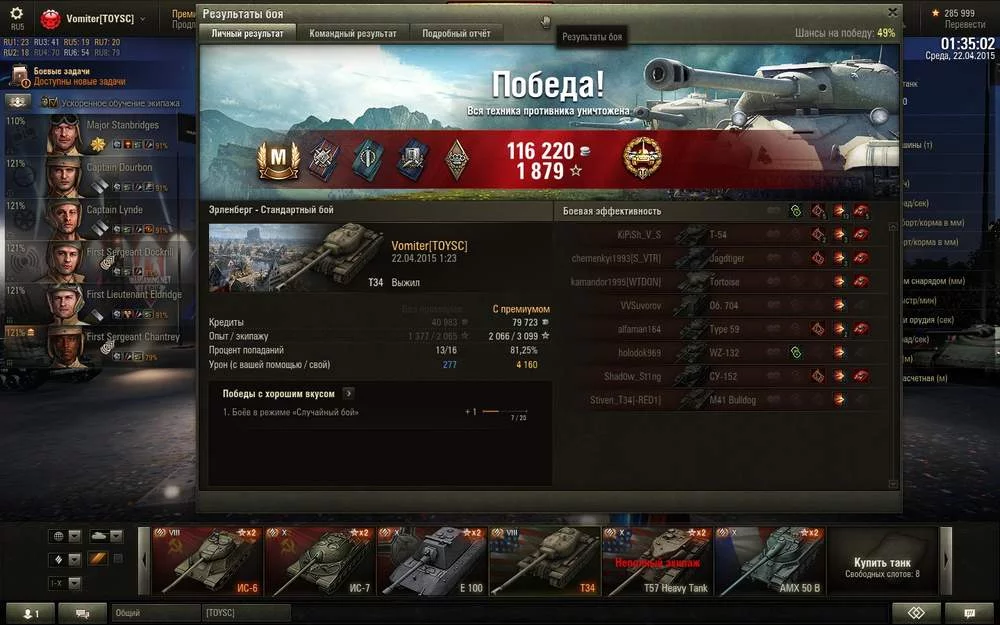Viewport: 1000px width, 625px height.
Task: Expand the Победы с хорошим вкусом section
Action: coord(348,394)
